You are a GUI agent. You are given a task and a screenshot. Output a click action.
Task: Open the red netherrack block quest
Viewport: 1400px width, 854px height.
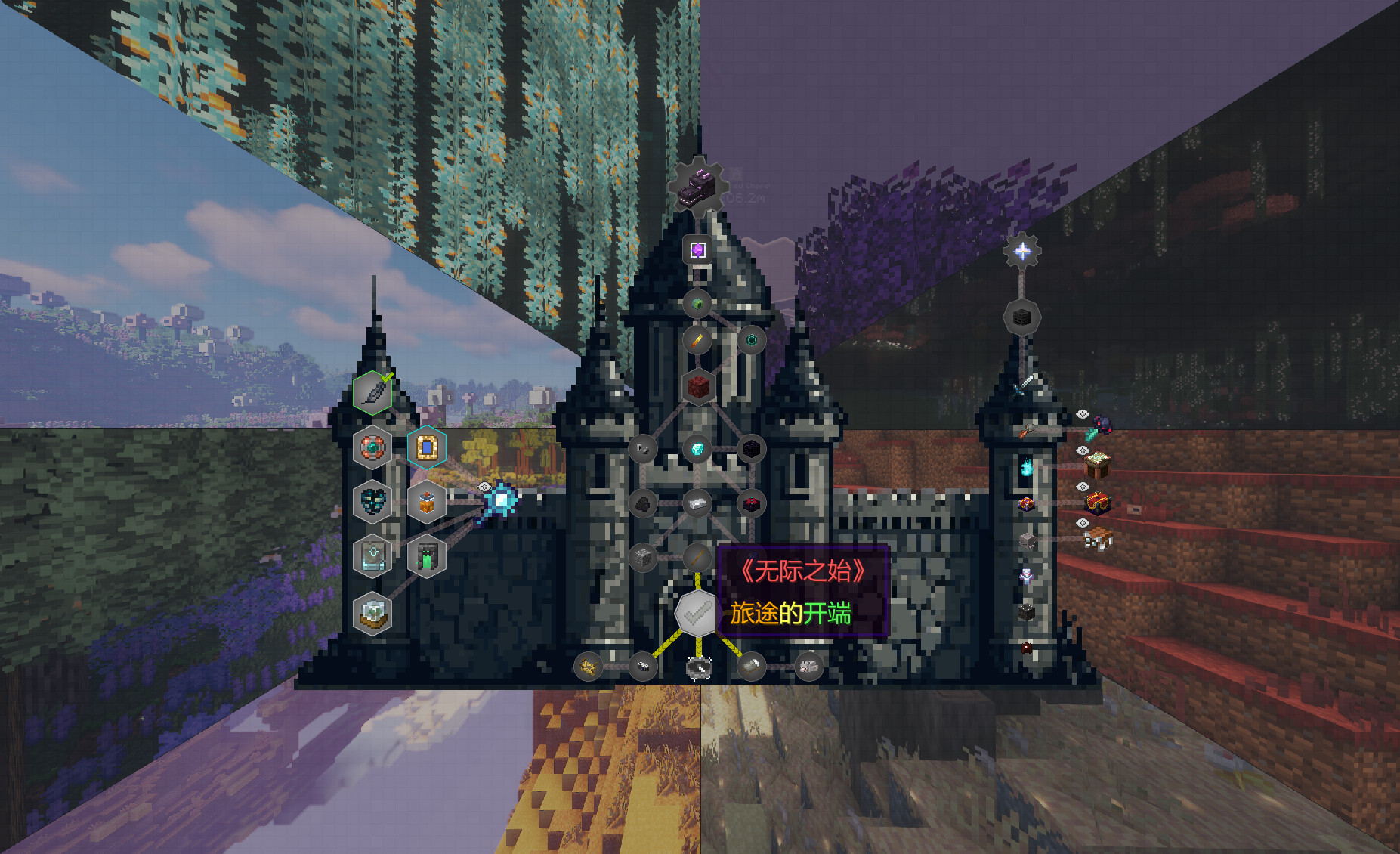click(x=698, y=387)
